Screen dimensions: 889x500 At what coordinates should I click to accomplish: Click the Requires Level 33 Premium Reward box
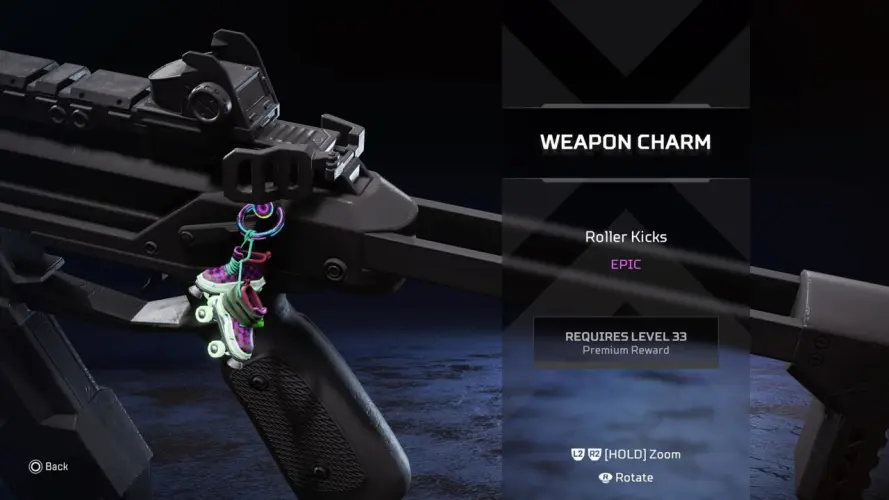[x=625, y=343]
